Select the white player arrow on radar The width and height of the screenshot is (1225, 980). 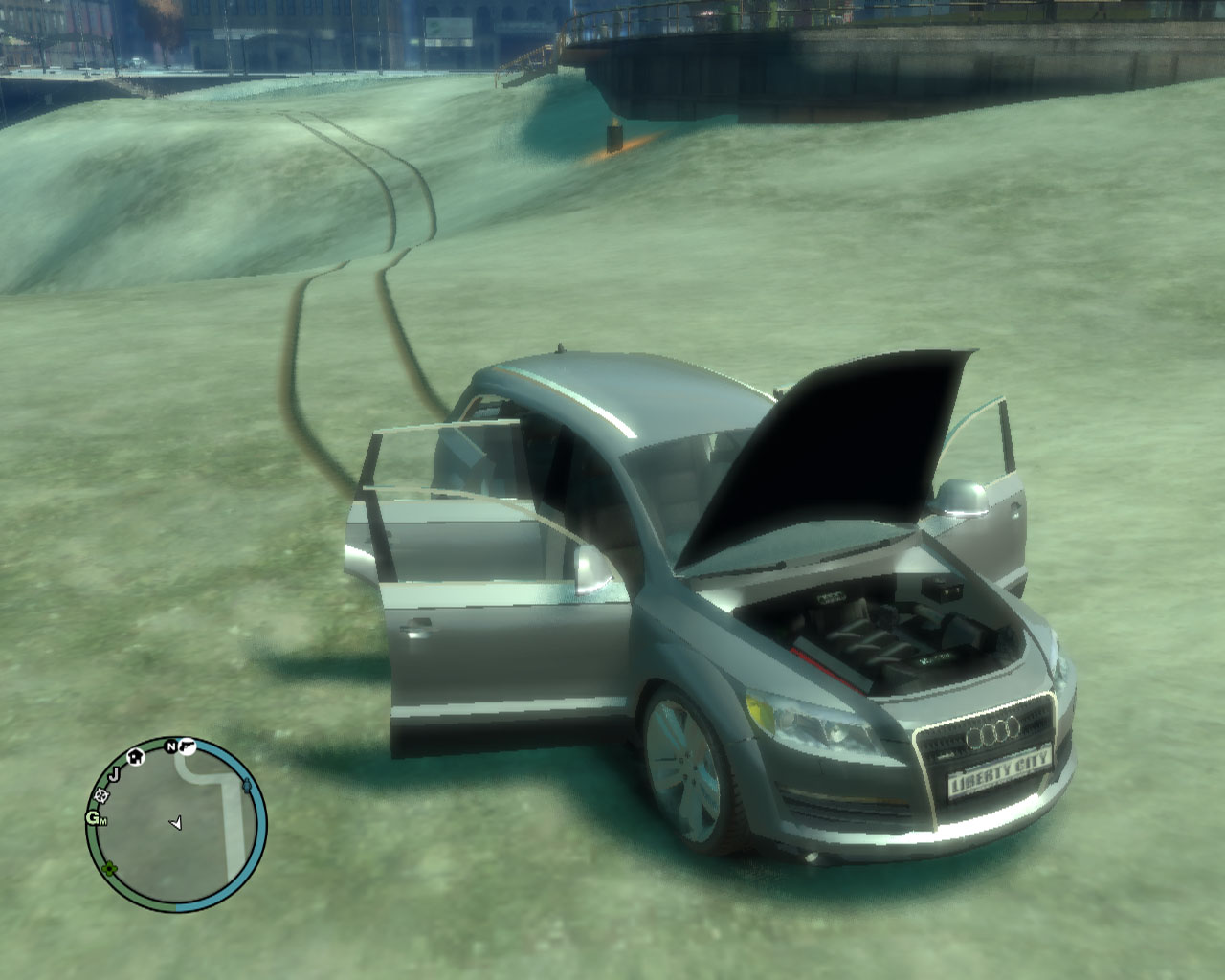[175, 822]
